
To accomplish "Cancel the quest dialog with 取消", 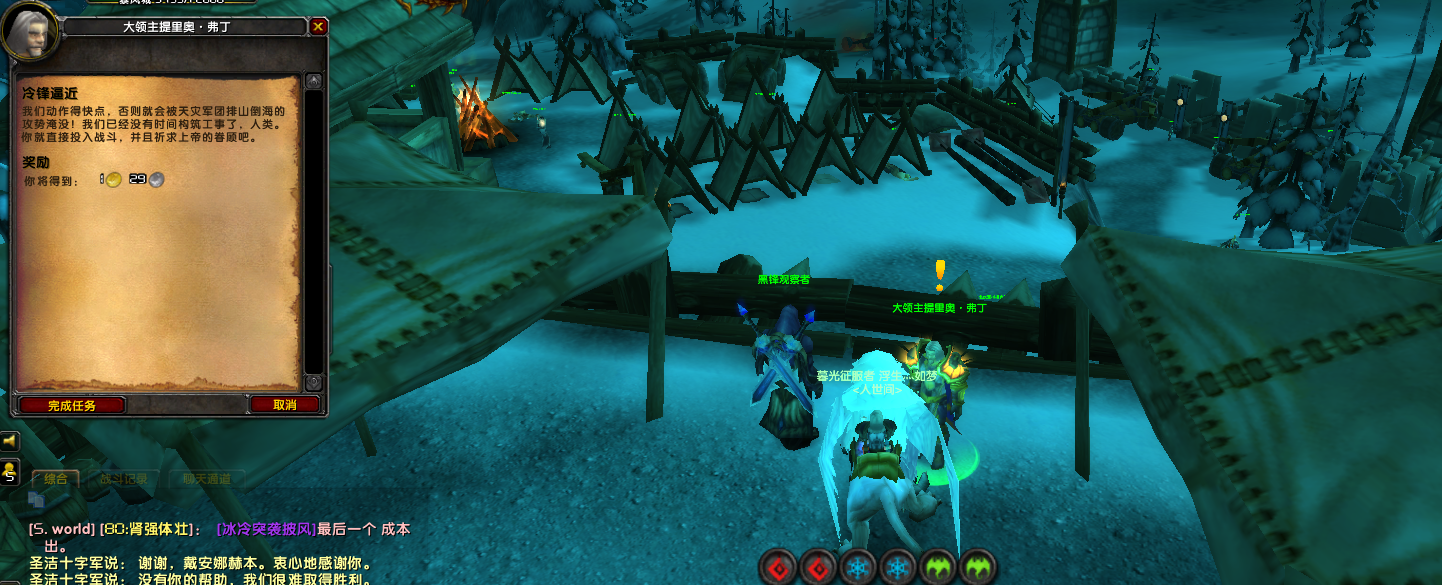I will coord(284,405).
